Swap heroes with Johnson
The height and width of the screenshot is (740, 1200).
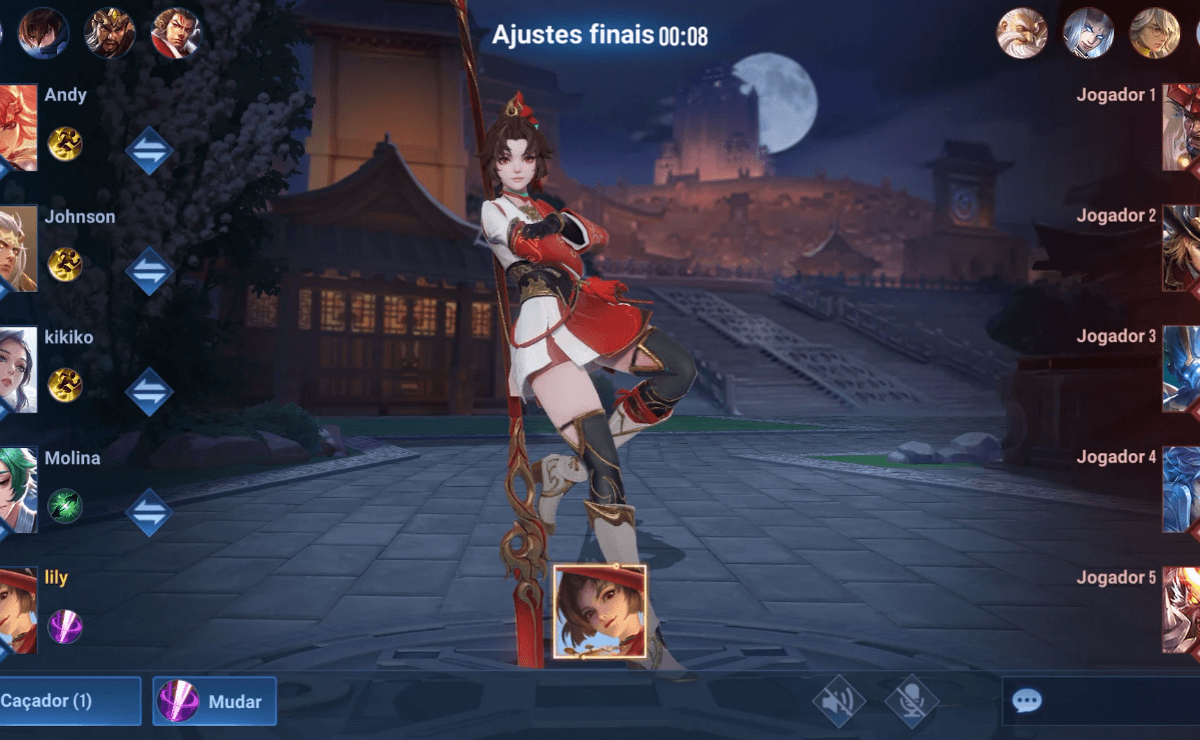pos(149,270)
